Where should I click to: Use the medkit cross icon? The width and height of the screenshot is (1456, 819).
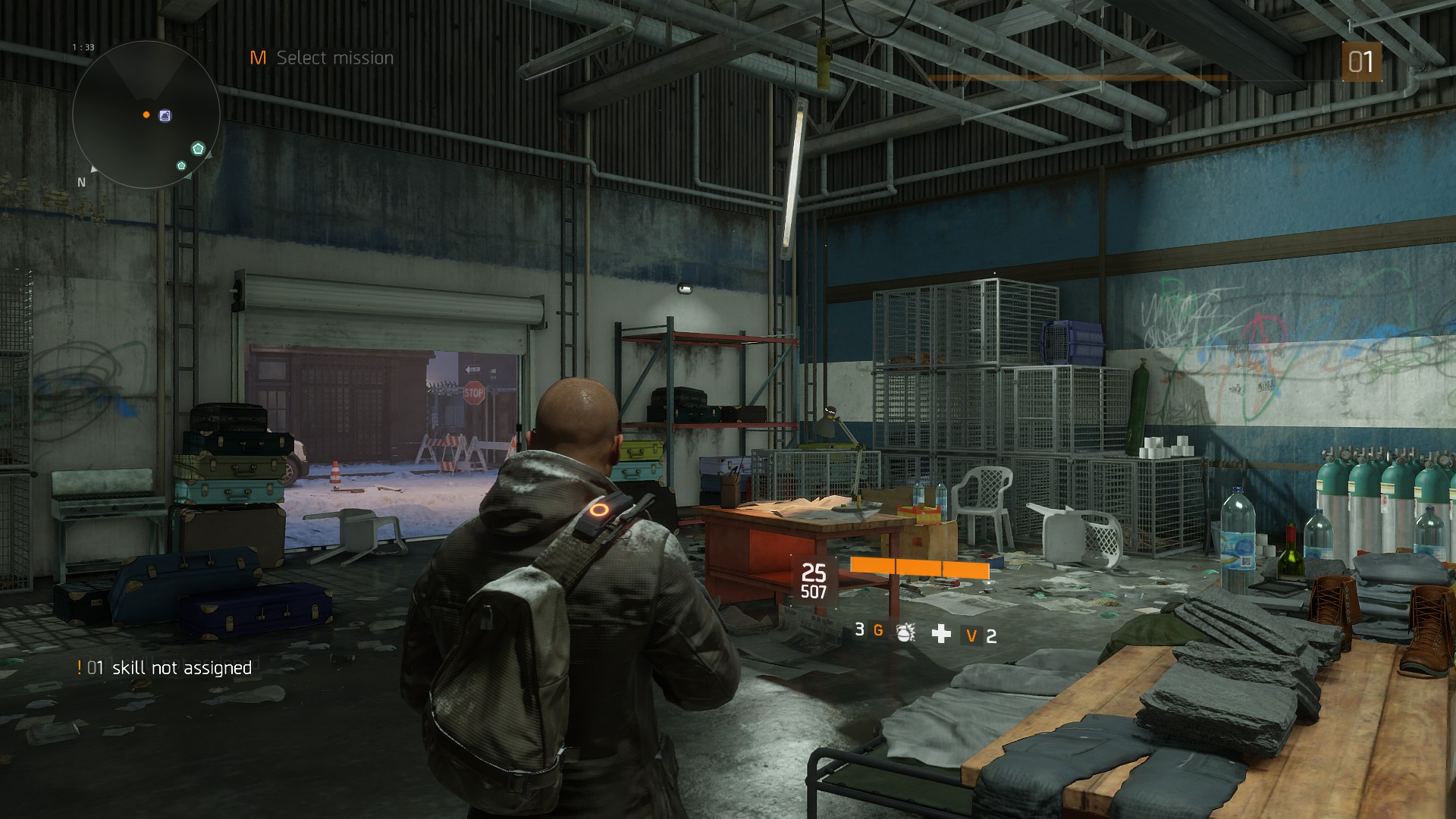[941, 633]
